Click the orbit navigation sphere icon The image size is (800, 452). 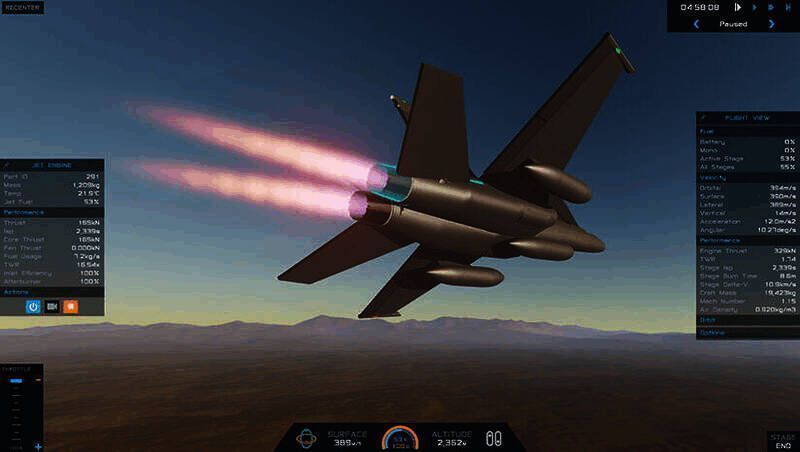(x=308, y=437)
